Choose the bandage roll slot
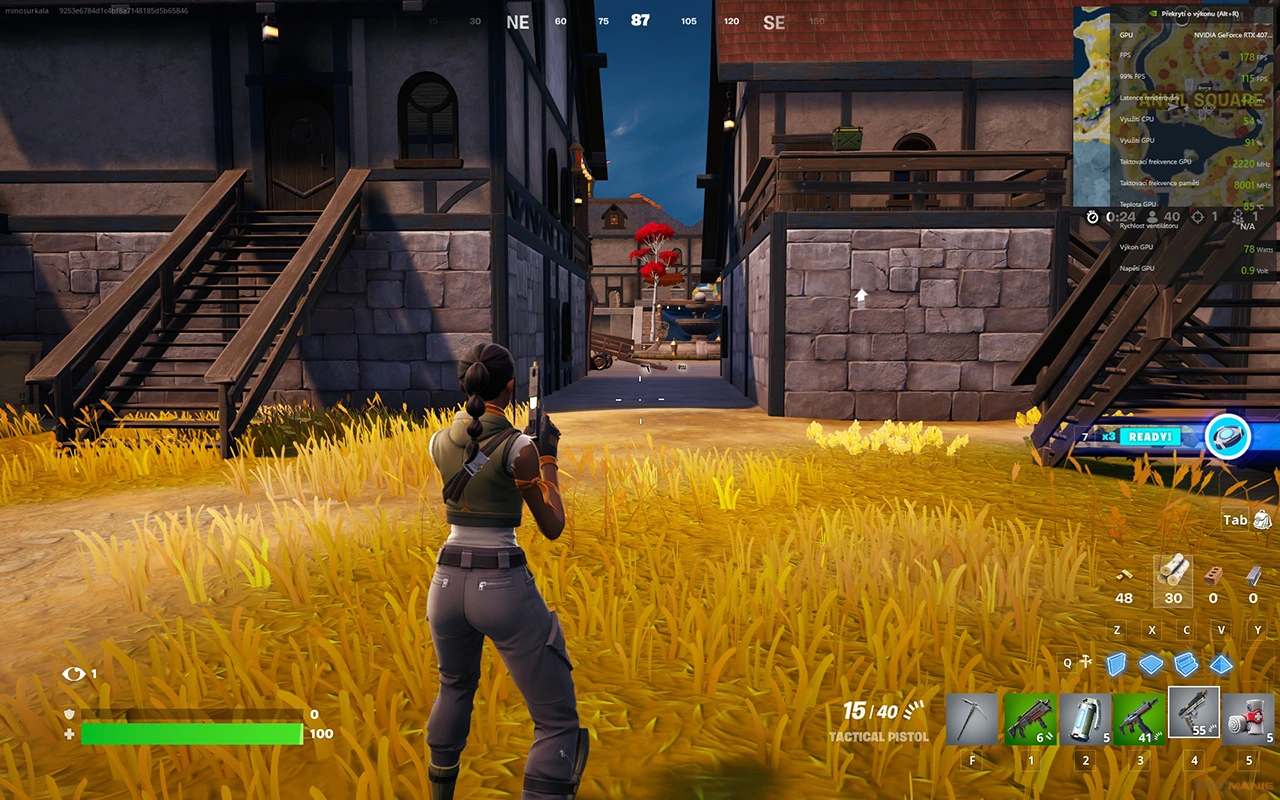The width and height of the screenshot is (1280, 800). pyautogui.click(x=1248, y=718)
